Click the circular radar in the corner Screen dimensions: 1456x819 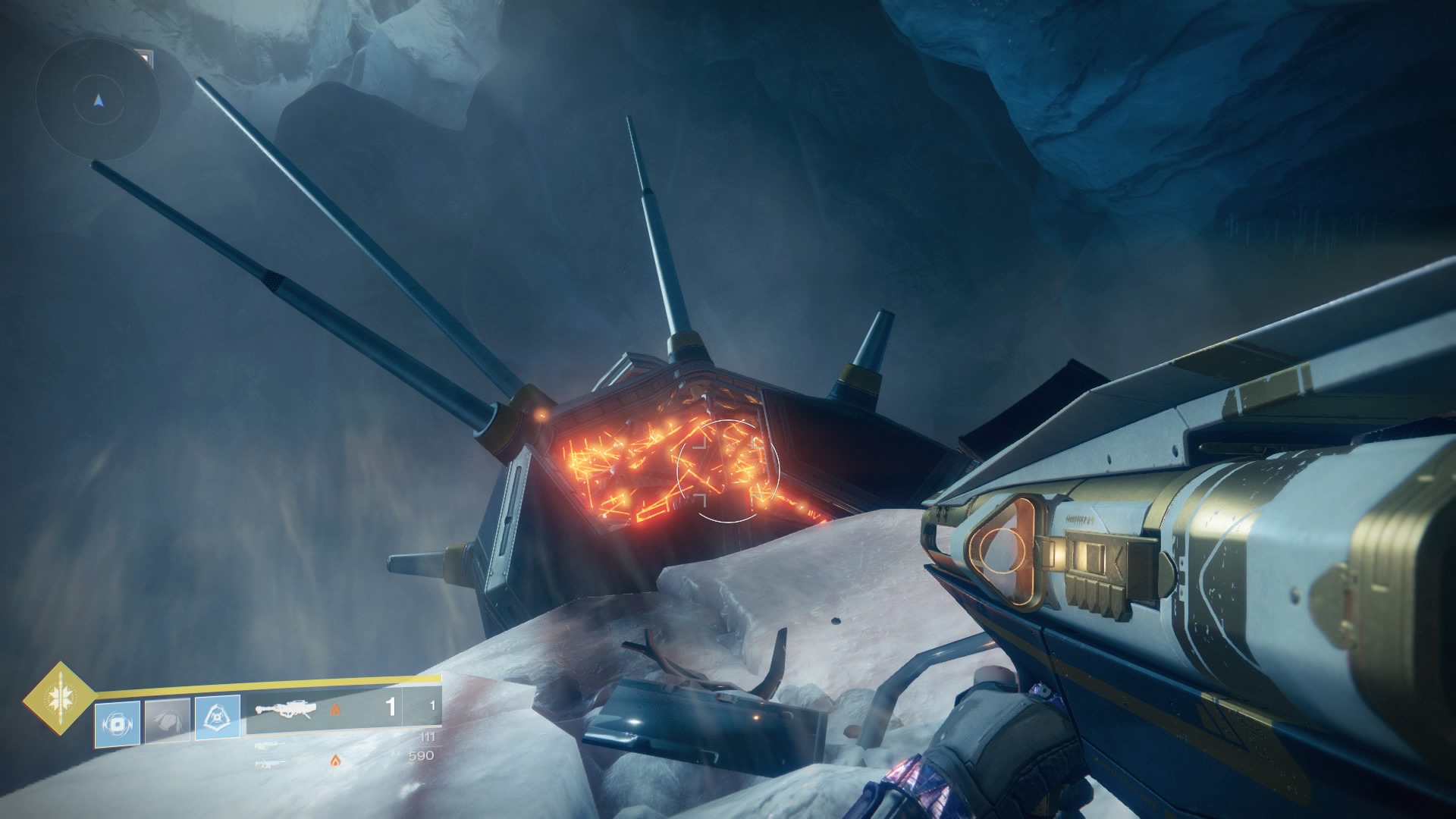point(98,99)
